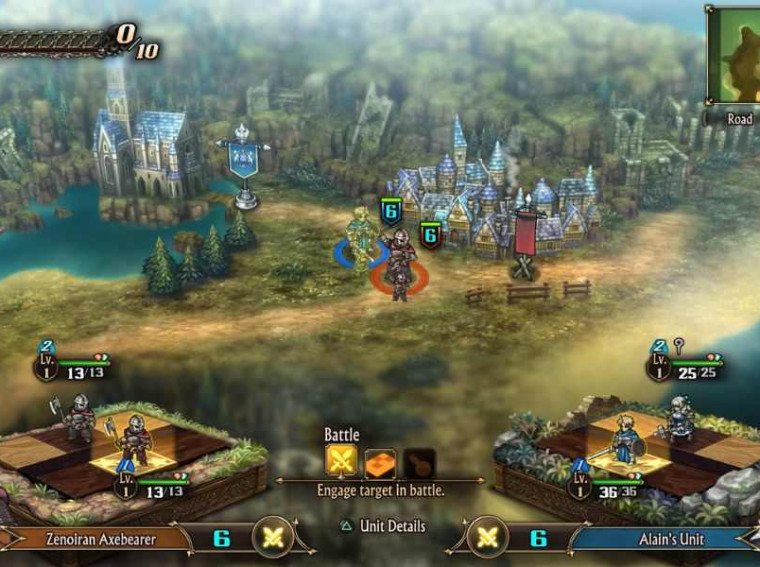Choose the Battle crossed-swords action

342,463
